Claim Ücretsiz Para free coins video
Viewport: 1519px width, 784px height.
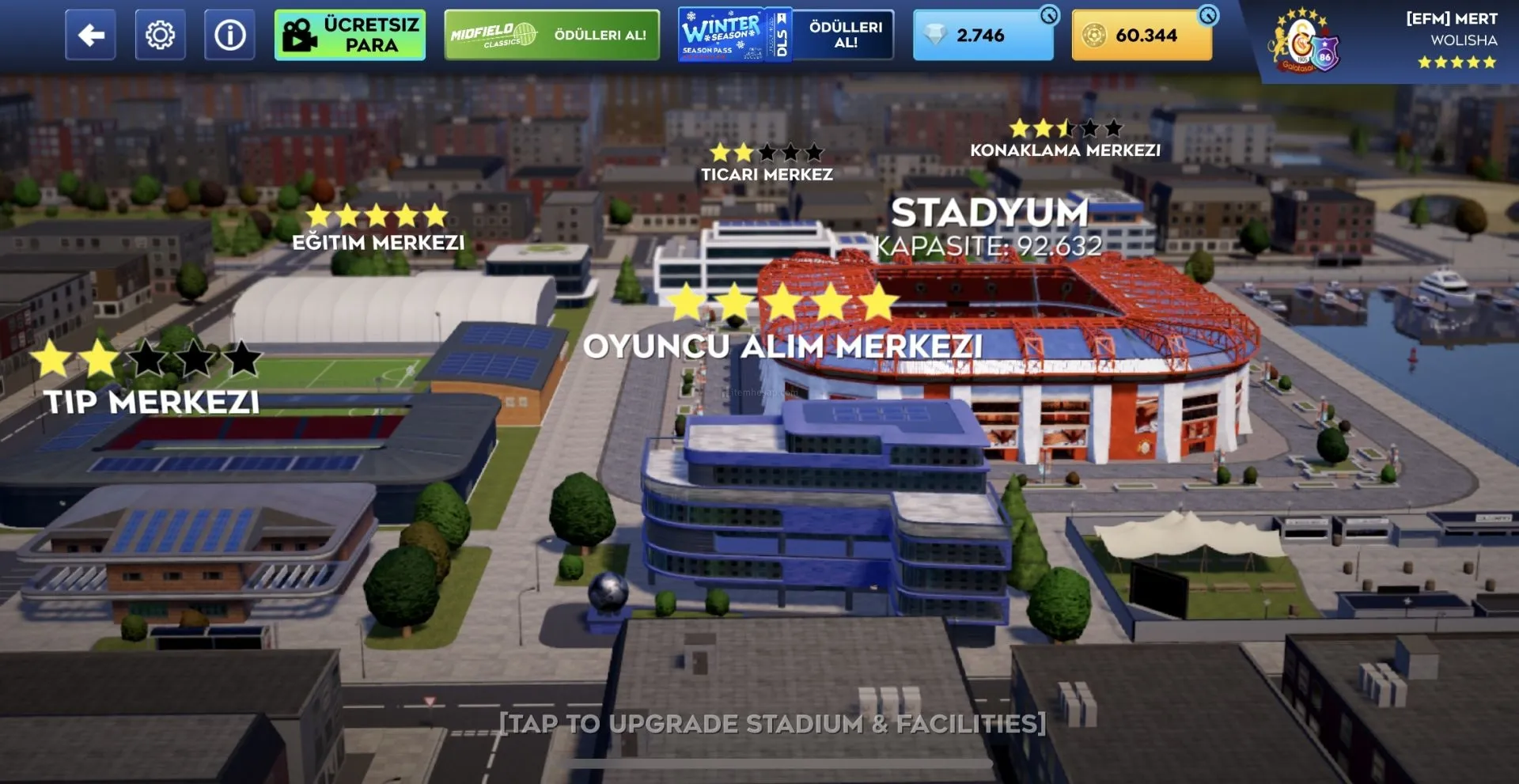(x=350, y=35)
